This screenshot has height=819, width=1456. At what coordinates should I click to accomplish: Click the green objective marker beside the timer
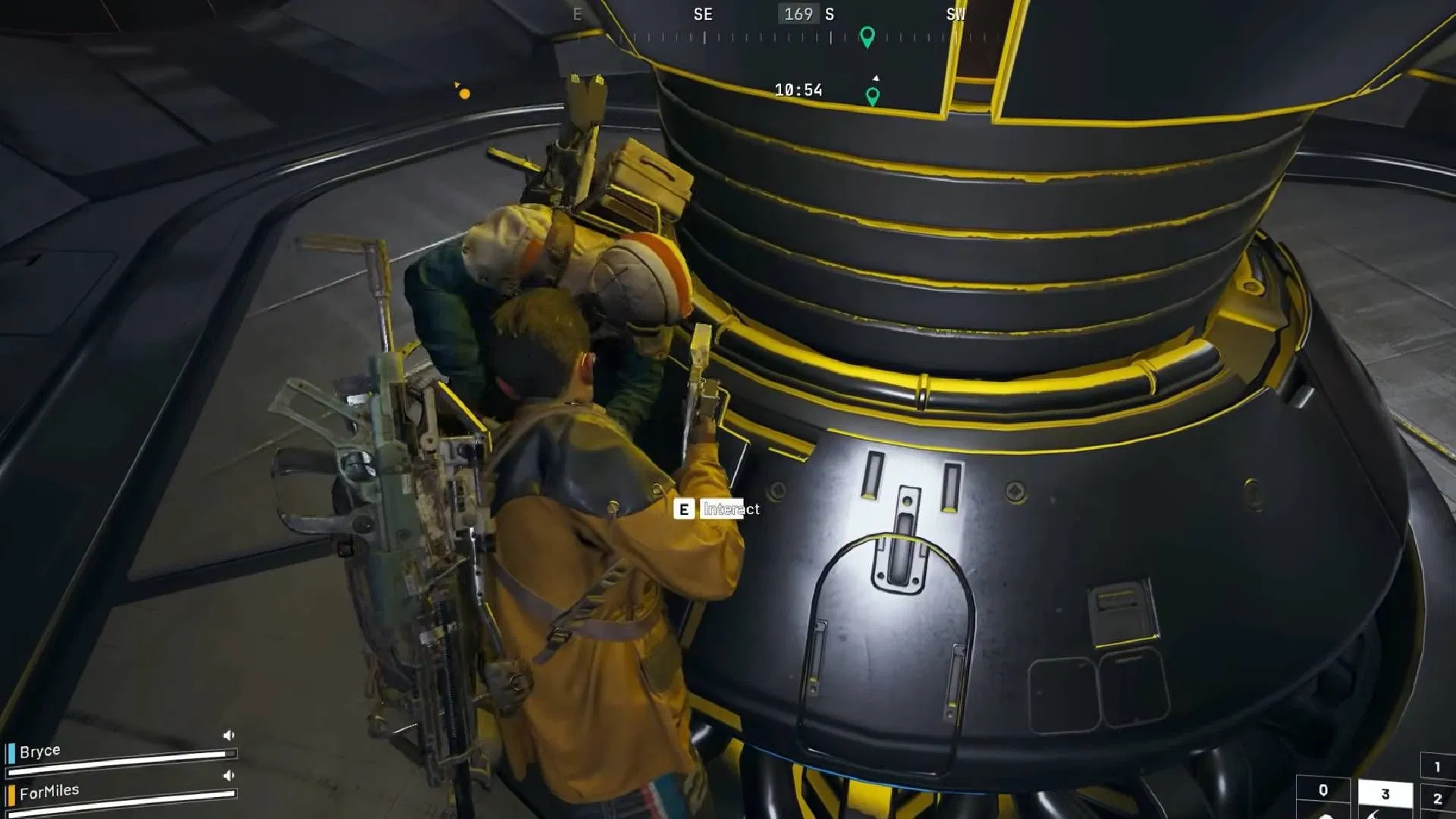[x=873, y=96]
